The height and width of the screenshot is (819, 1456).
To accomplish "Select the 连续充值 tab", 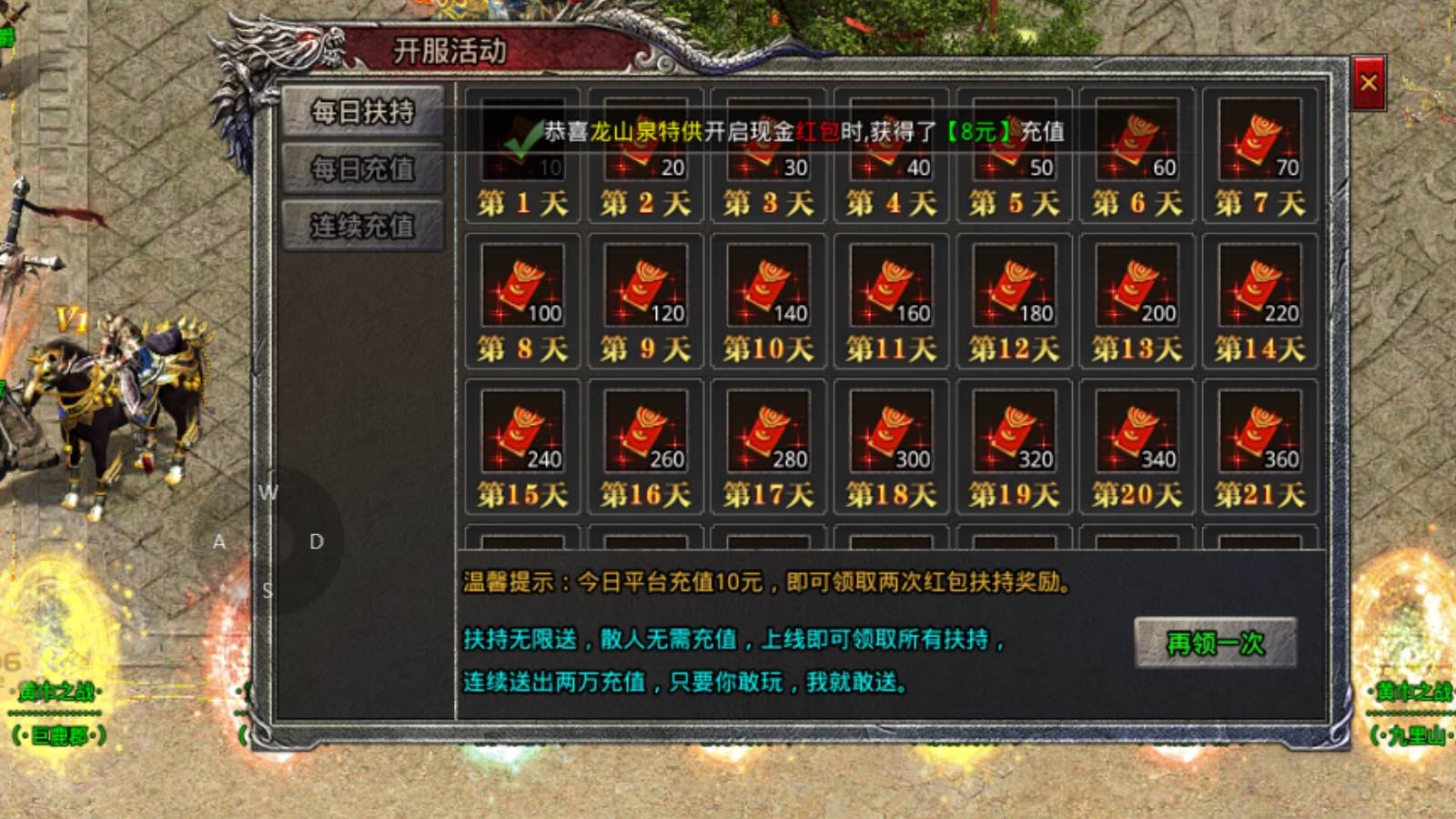I will pos(362,227).
